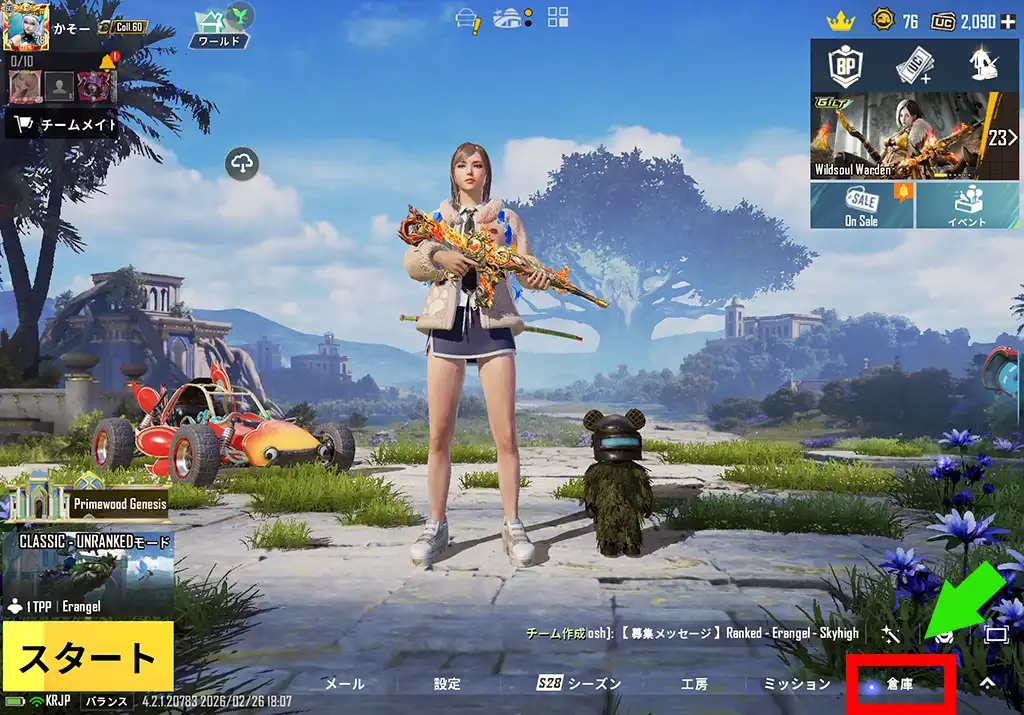Open the シーズン season menu
Screen dimensions: 1024x715
(x=580, y=684)
